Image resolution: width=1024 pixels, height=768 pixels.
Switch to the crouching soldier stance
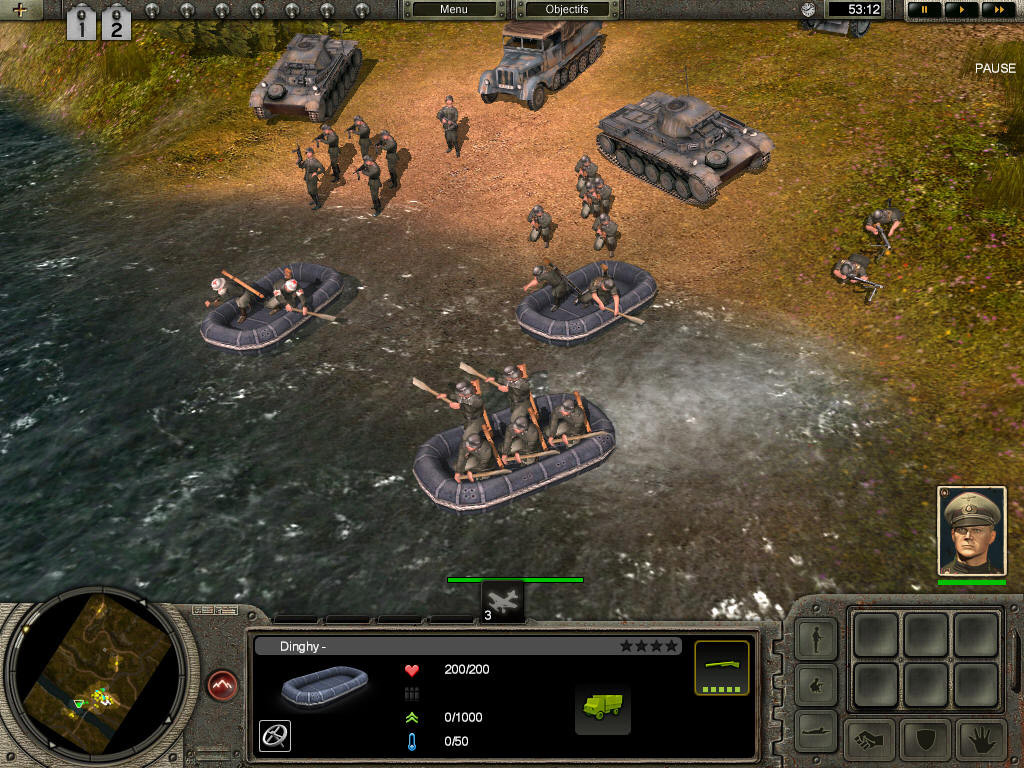tap(816, 686)
